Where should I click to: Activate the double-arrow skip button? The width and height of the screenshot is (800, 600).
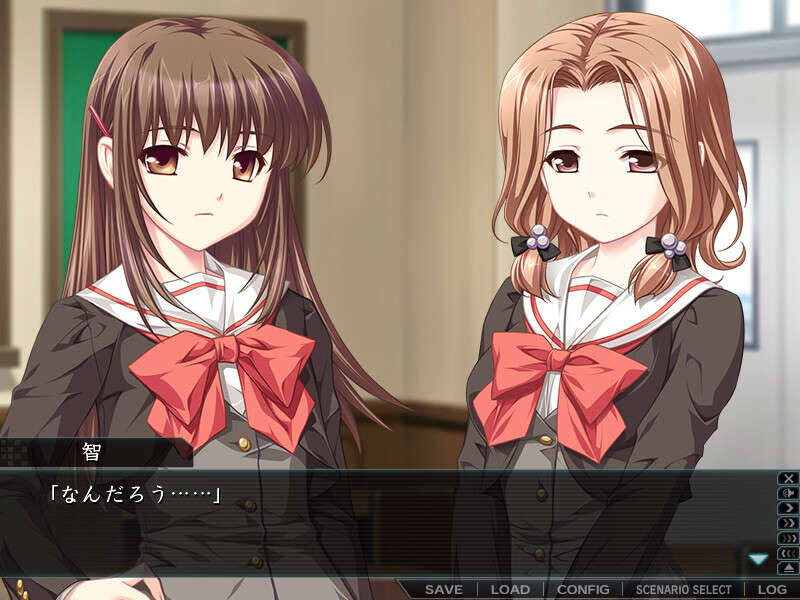click(788, 523)
